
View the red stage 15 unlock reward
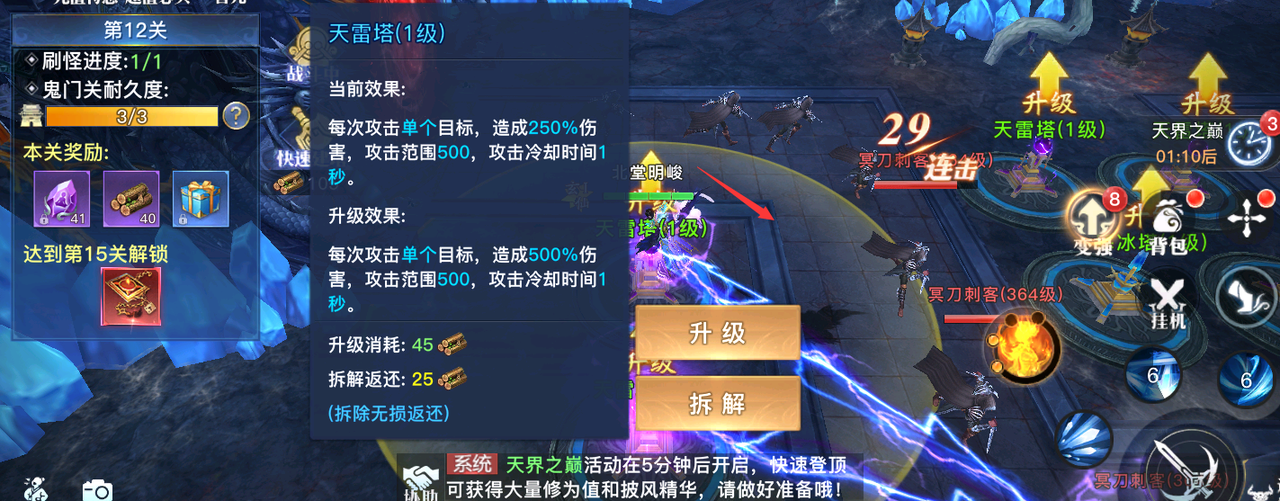131,297
